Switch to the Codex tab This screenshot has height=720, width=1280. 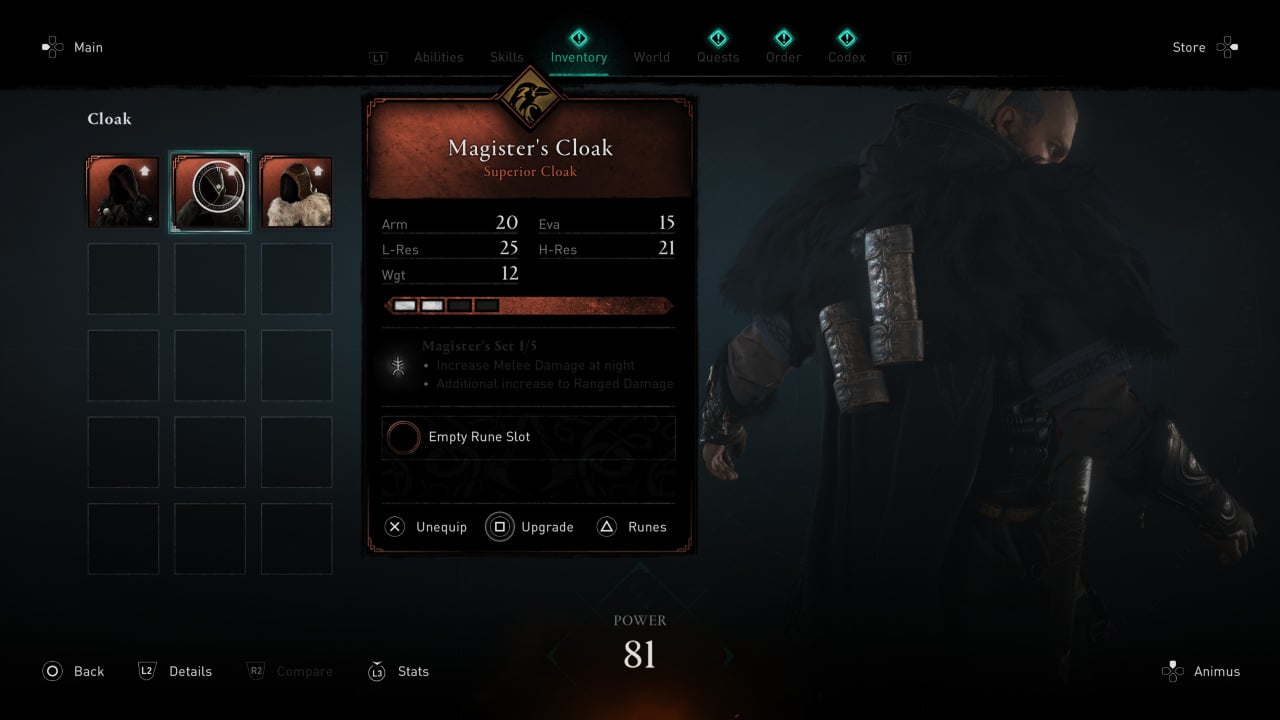846,57
